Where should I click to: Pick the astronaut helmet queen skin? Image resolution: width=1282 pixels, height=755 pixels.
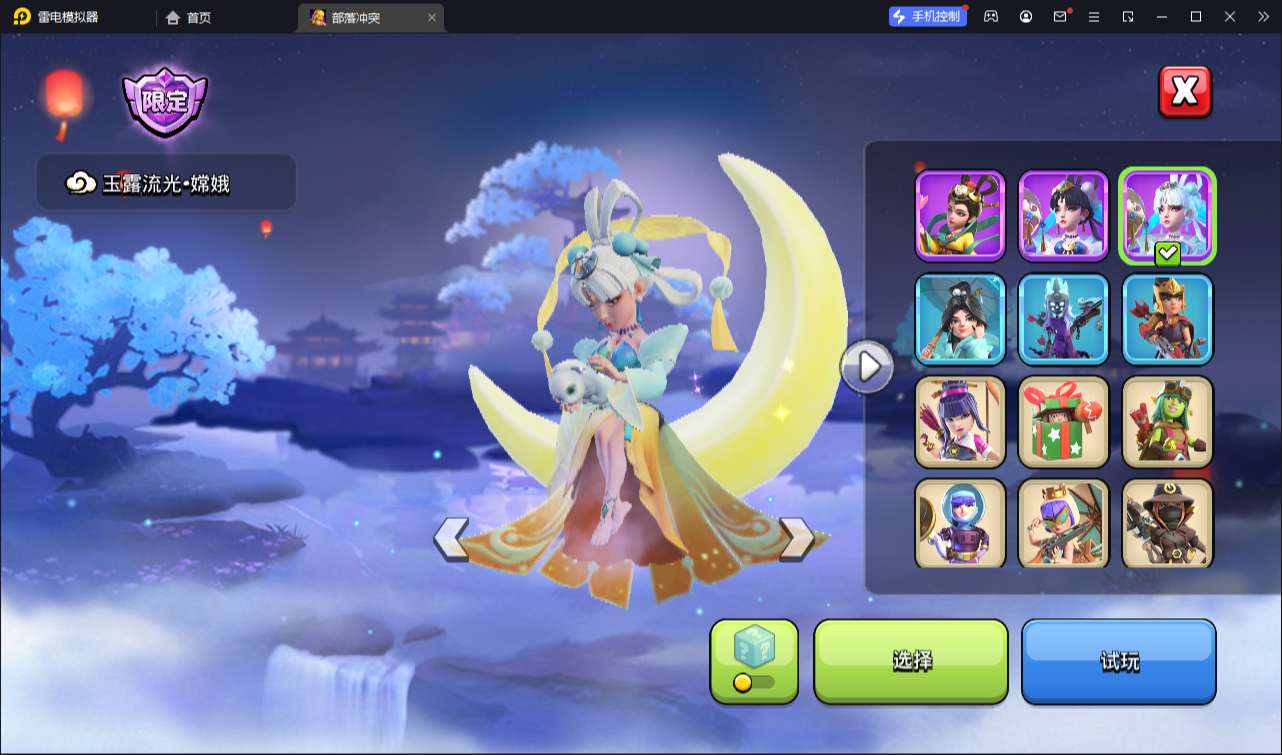coord(960,523)
